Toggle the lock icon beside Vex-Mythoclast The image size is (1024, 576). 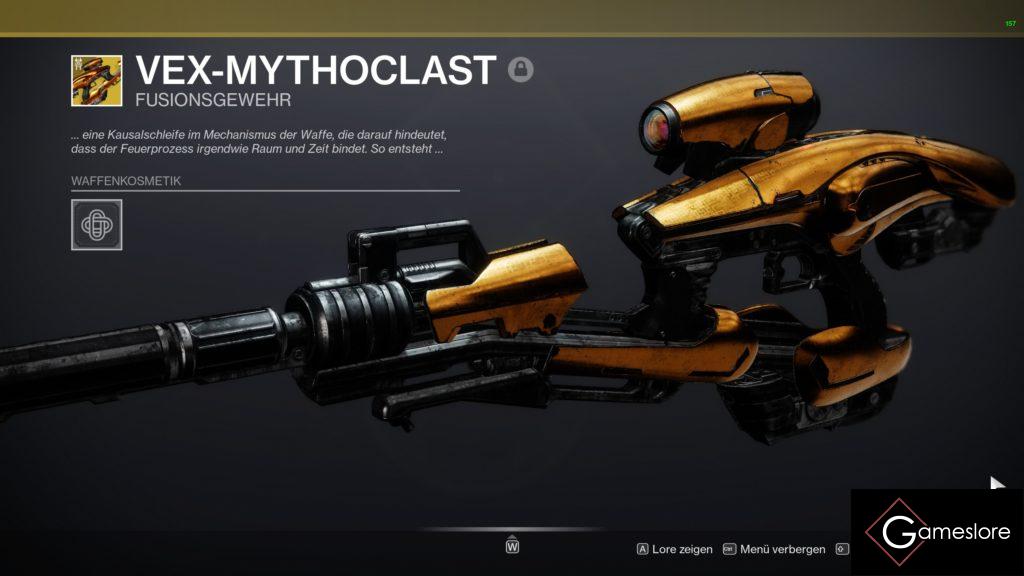tap(520, 69)
